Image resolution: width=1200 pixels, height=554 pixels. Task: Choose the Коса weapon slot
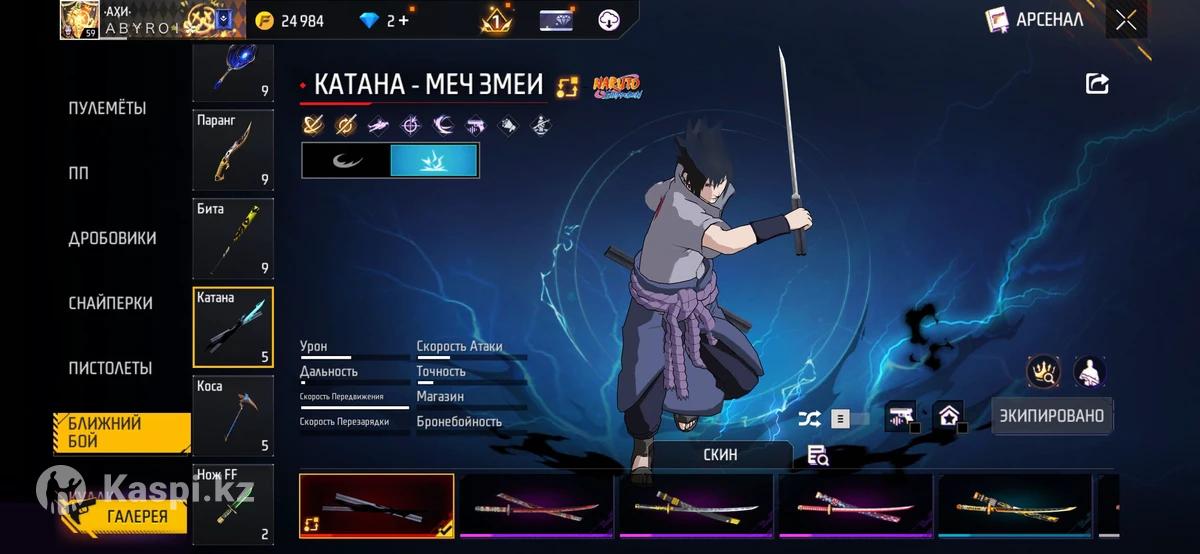(233, 414)
